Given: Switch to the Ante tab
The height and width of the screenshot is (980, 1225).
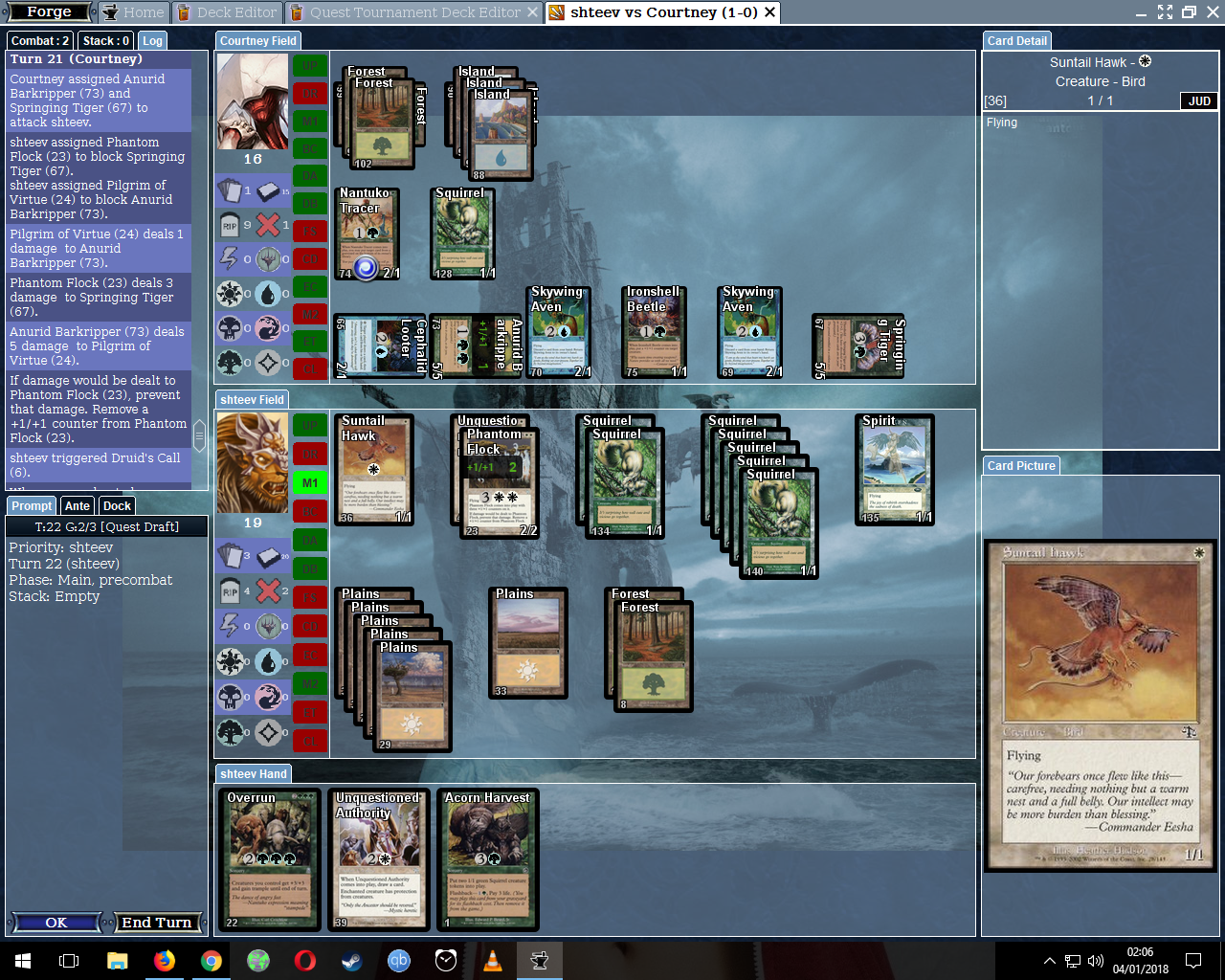Looking at the screenshot, I should [x=78, y=505].
